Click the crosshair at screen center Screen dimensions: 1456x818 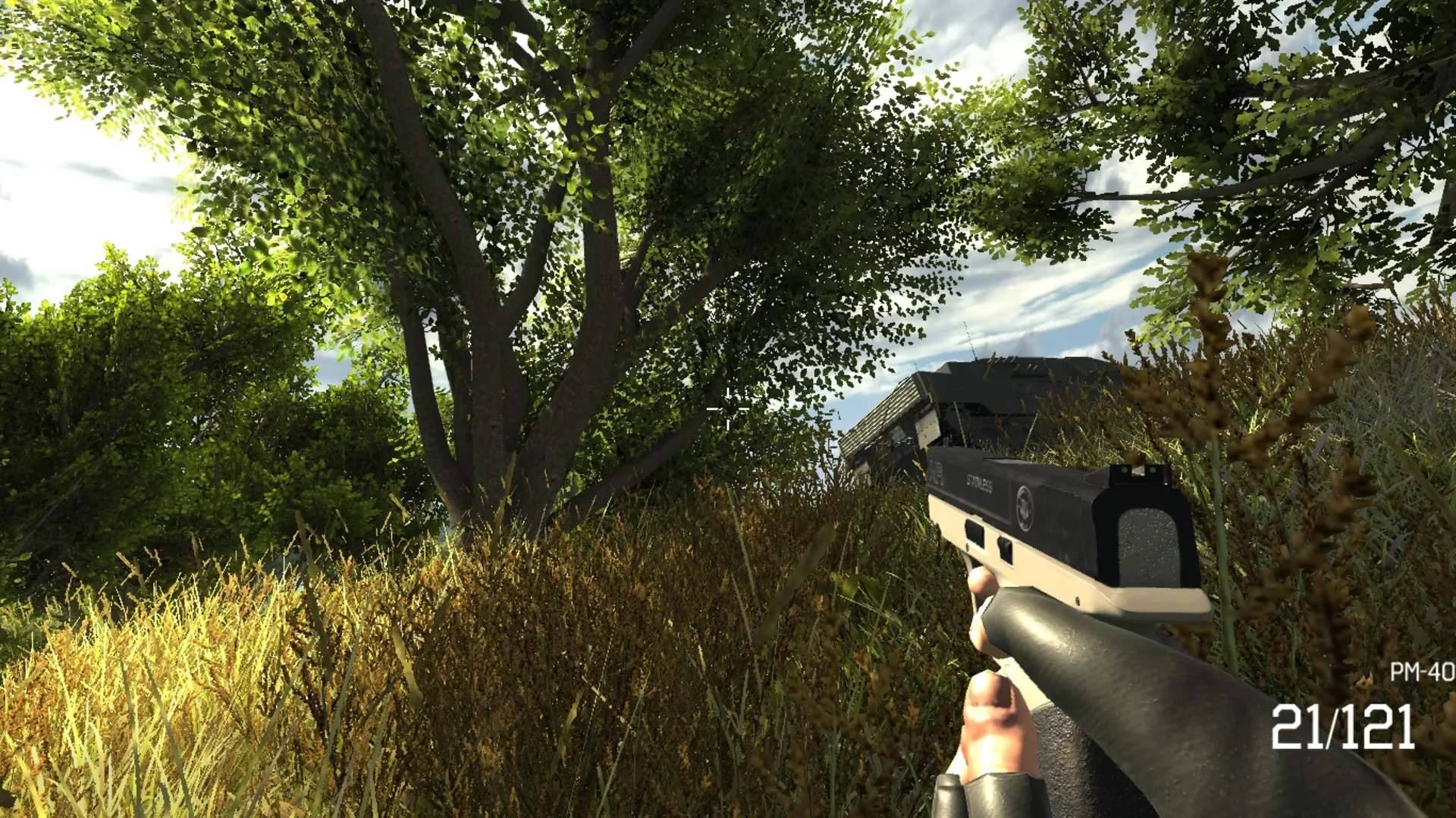tap(726, 409)
